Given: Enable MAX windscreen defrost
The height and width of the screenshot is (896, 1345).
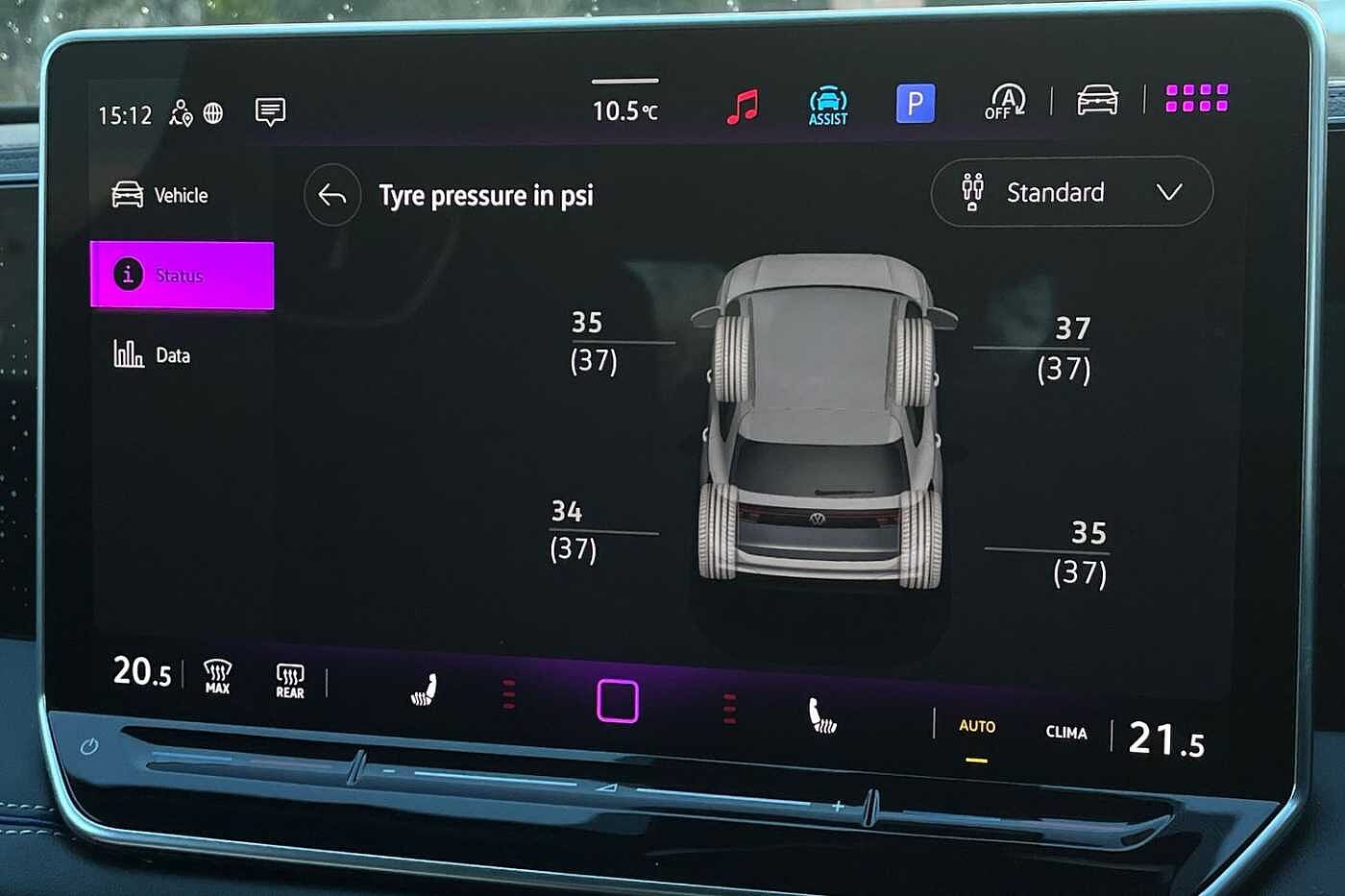Looking at the screenshot, I should pos(216,678).
